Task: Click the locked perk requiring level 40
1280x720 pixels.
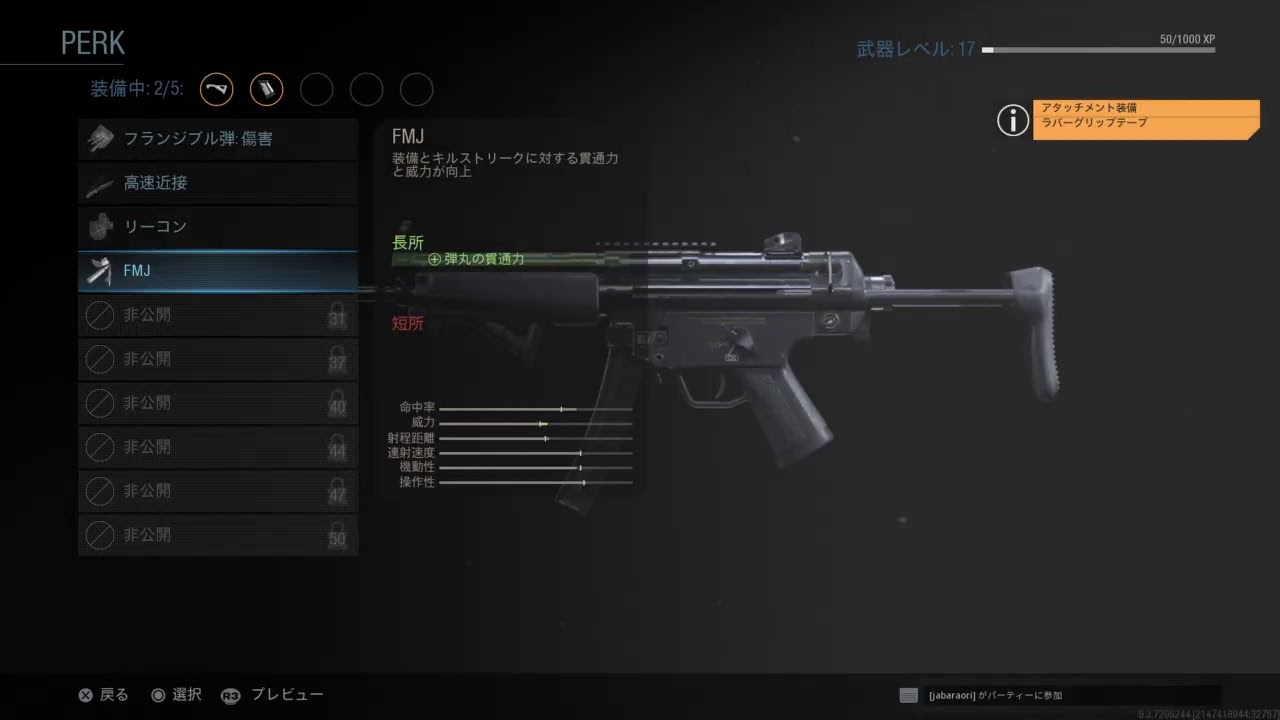Action: coord(218,403)
